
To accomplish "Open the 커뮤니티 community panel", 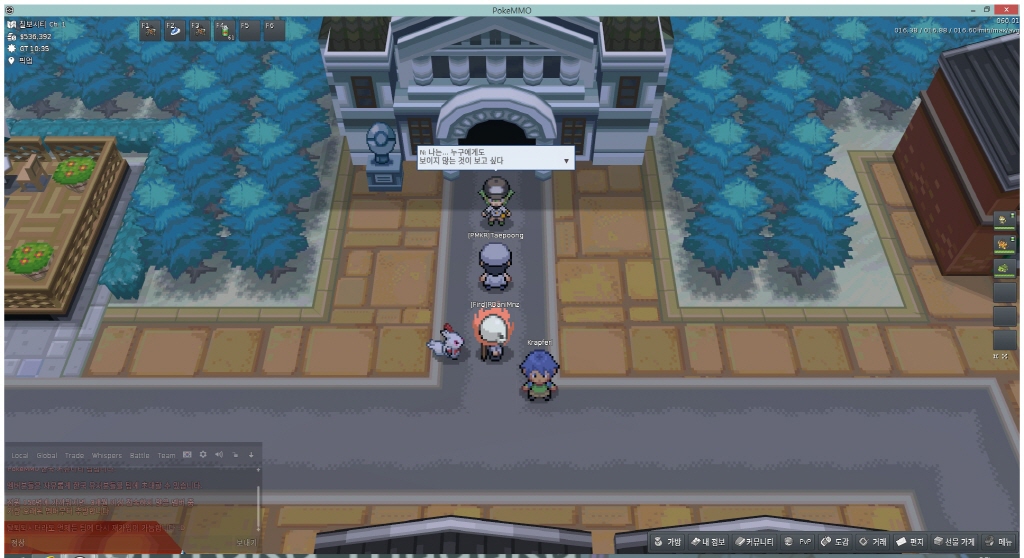I will click(x=757, y=541).
